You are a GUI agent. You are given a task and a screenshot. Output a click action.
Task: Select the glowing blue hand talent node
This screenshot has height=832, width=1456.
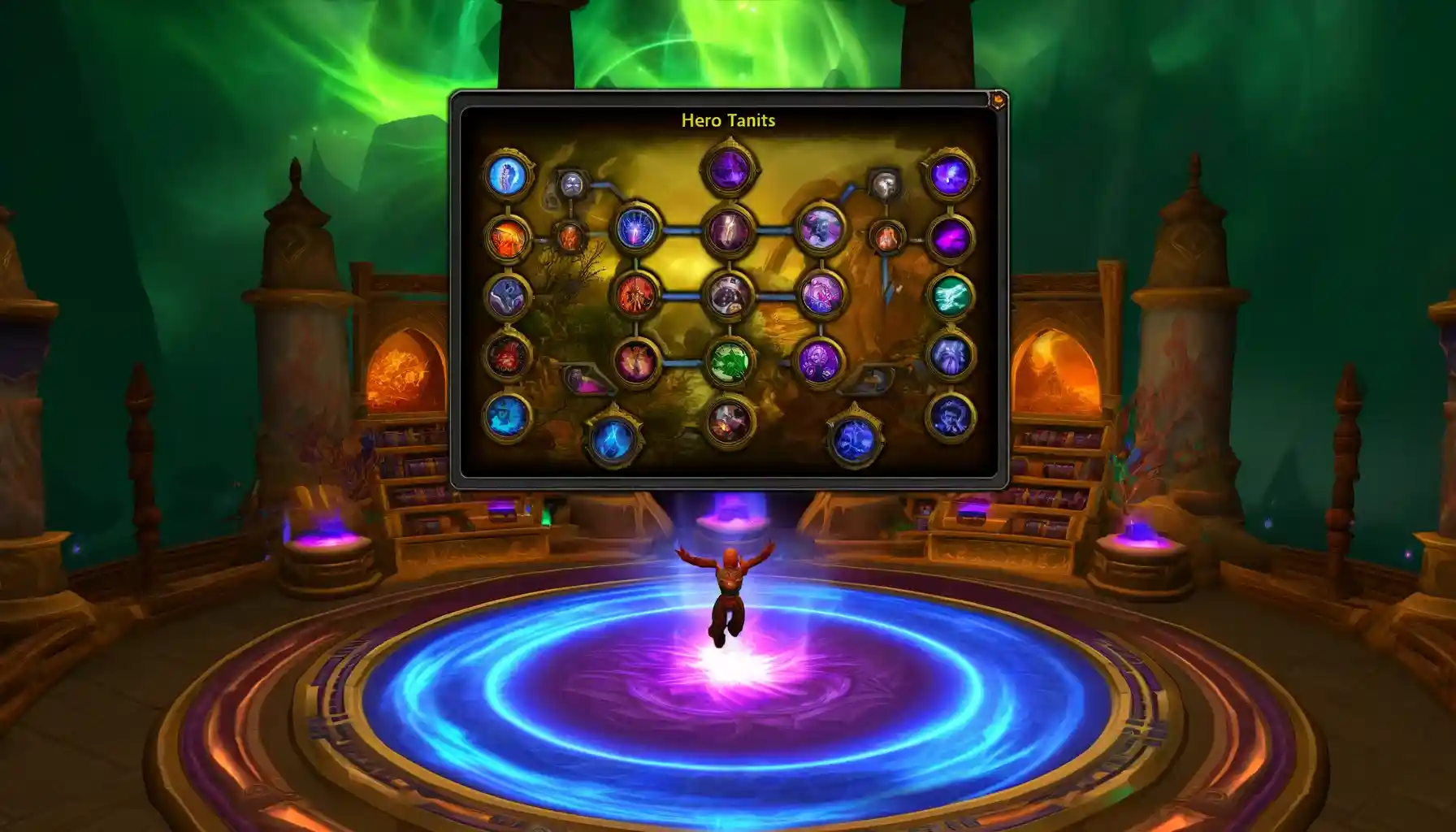click(635, 230)
